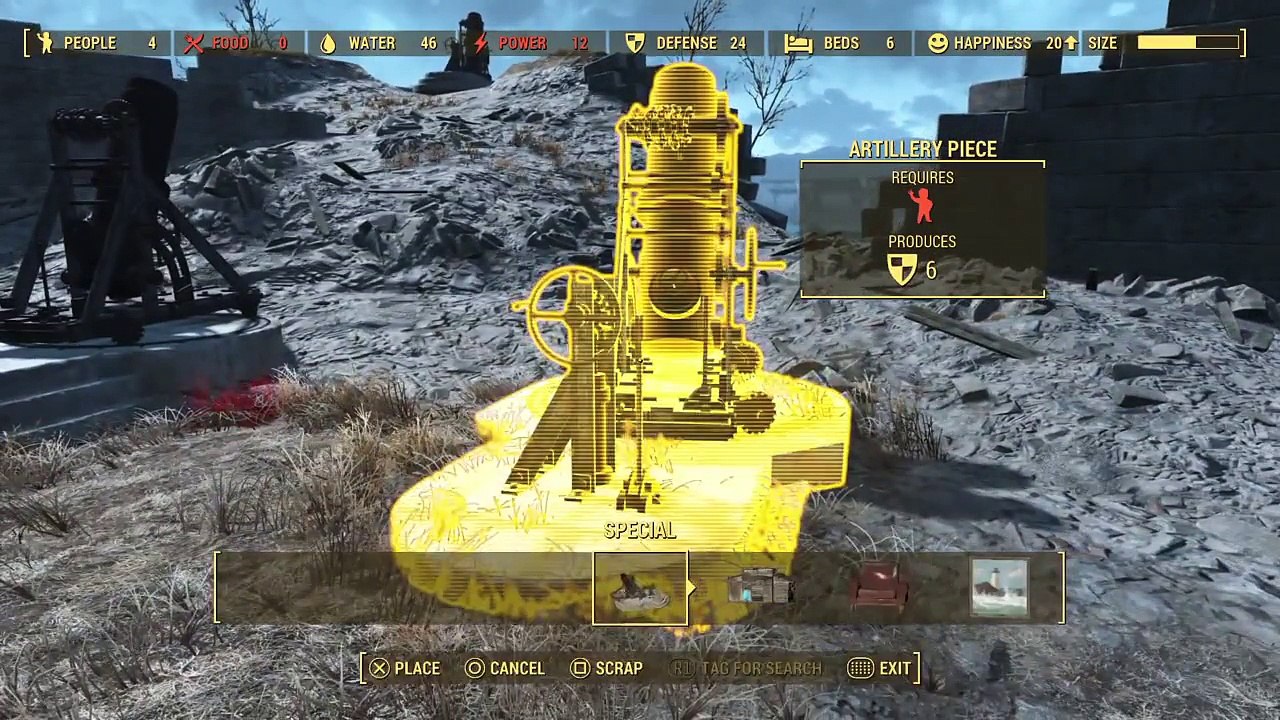Choose the wooden shack structures category
1280x720 pixels.
point(760,588)
